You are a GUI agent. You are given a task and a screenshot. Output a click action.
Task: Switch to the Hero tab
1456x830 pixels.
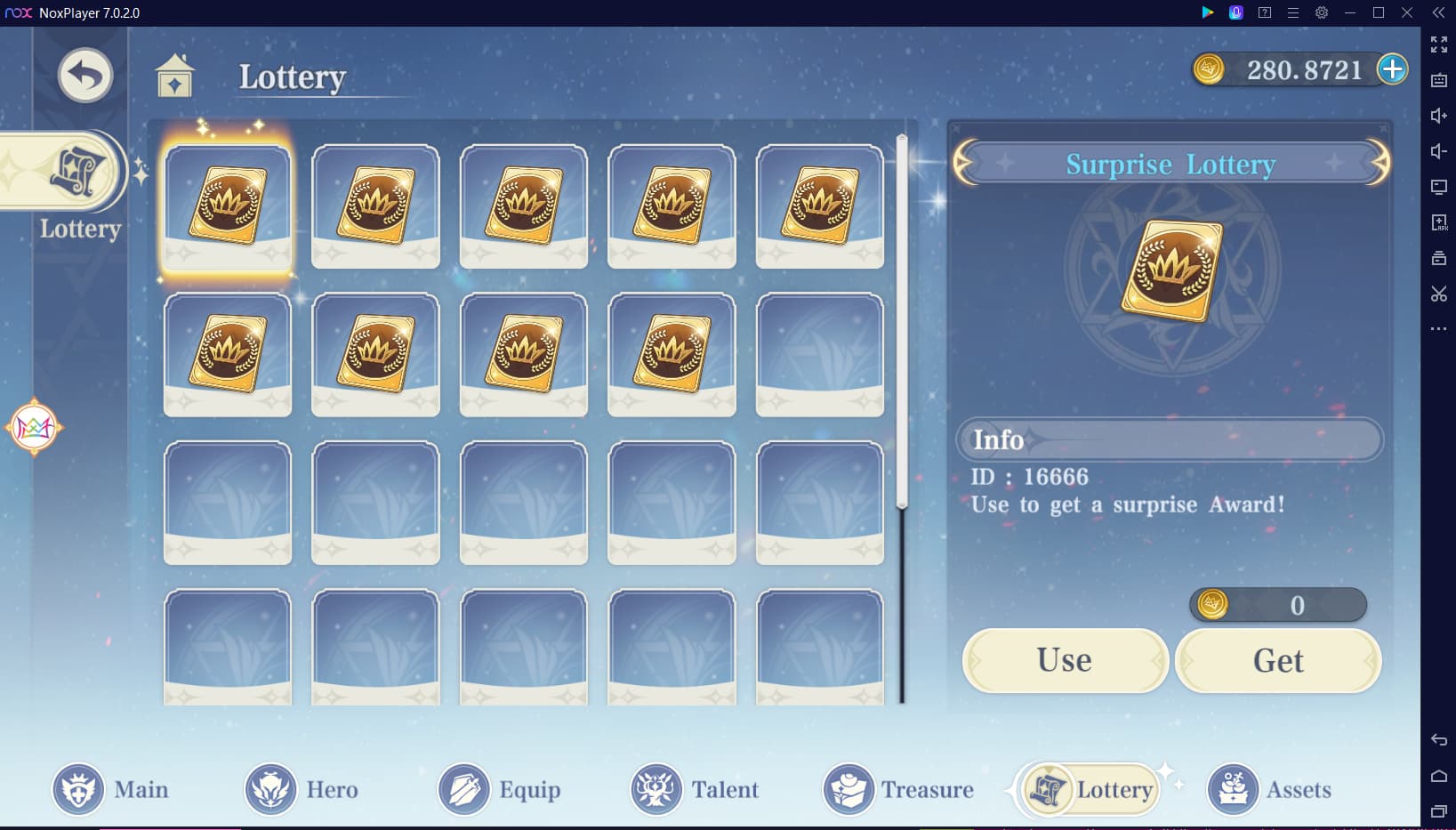(x=302, y=789)
